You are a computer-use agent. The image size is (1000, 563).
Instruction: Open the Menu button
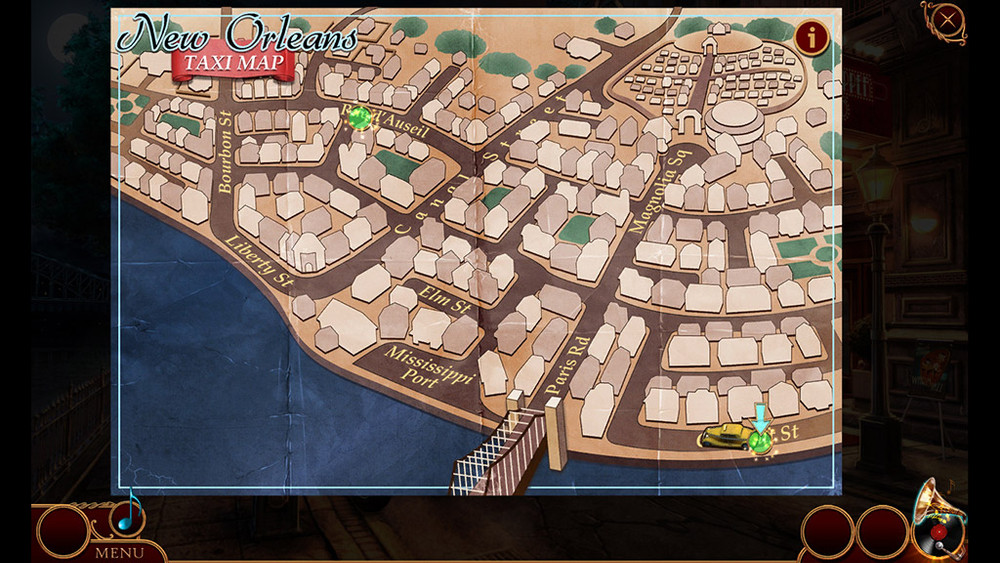click(x=118, y=551)
